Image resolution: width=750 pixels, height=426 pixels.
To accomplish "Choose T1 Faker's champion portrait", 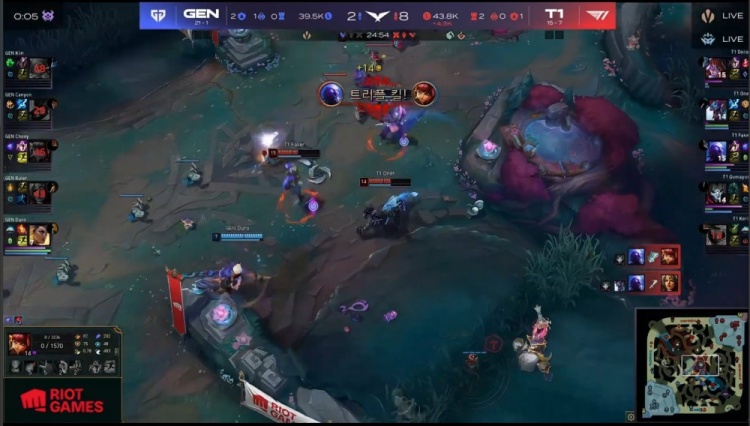I will 716,151.
